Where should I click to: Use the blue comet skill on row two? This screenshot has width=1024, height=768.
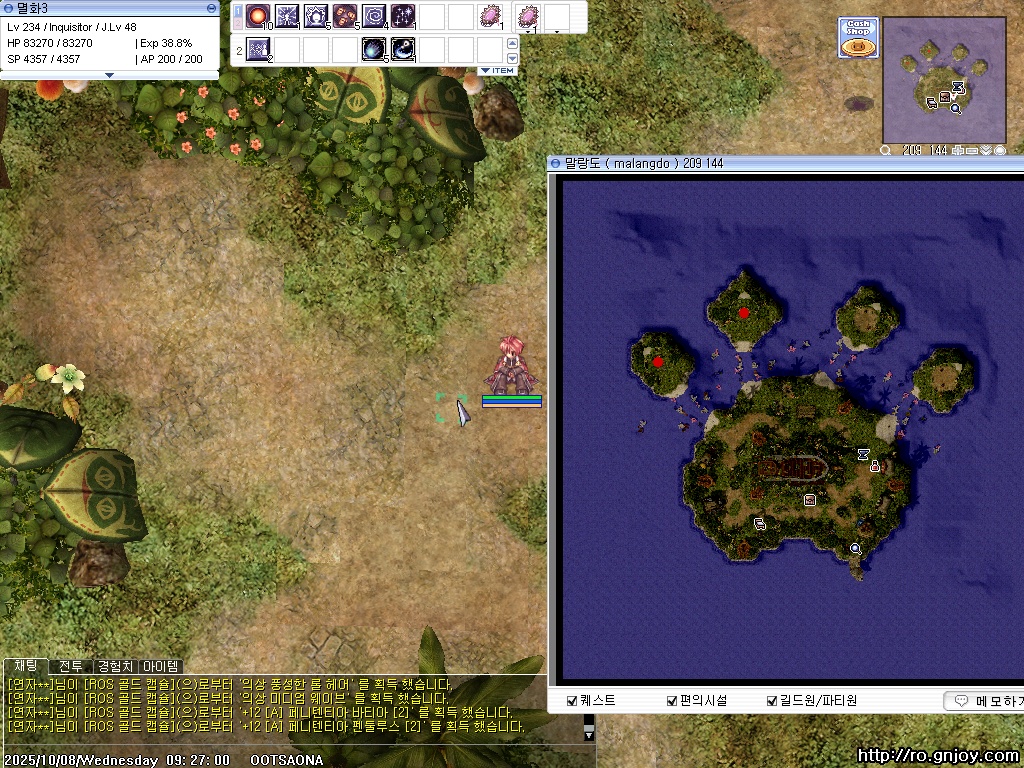[374, 48]
